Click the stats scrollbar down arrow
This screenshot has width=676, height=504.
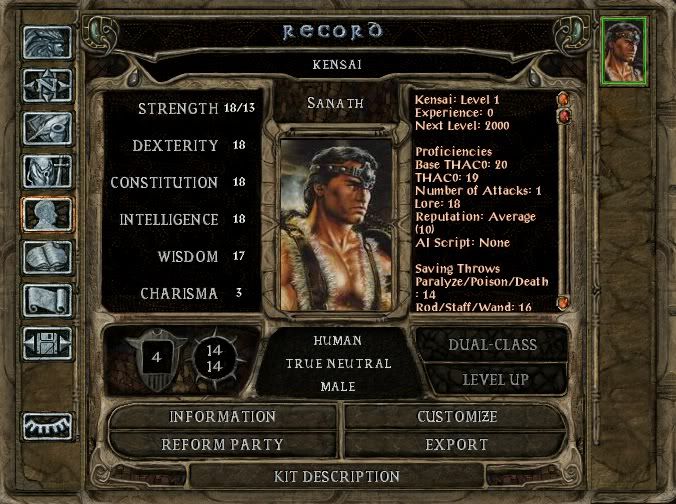pos(564,302)
